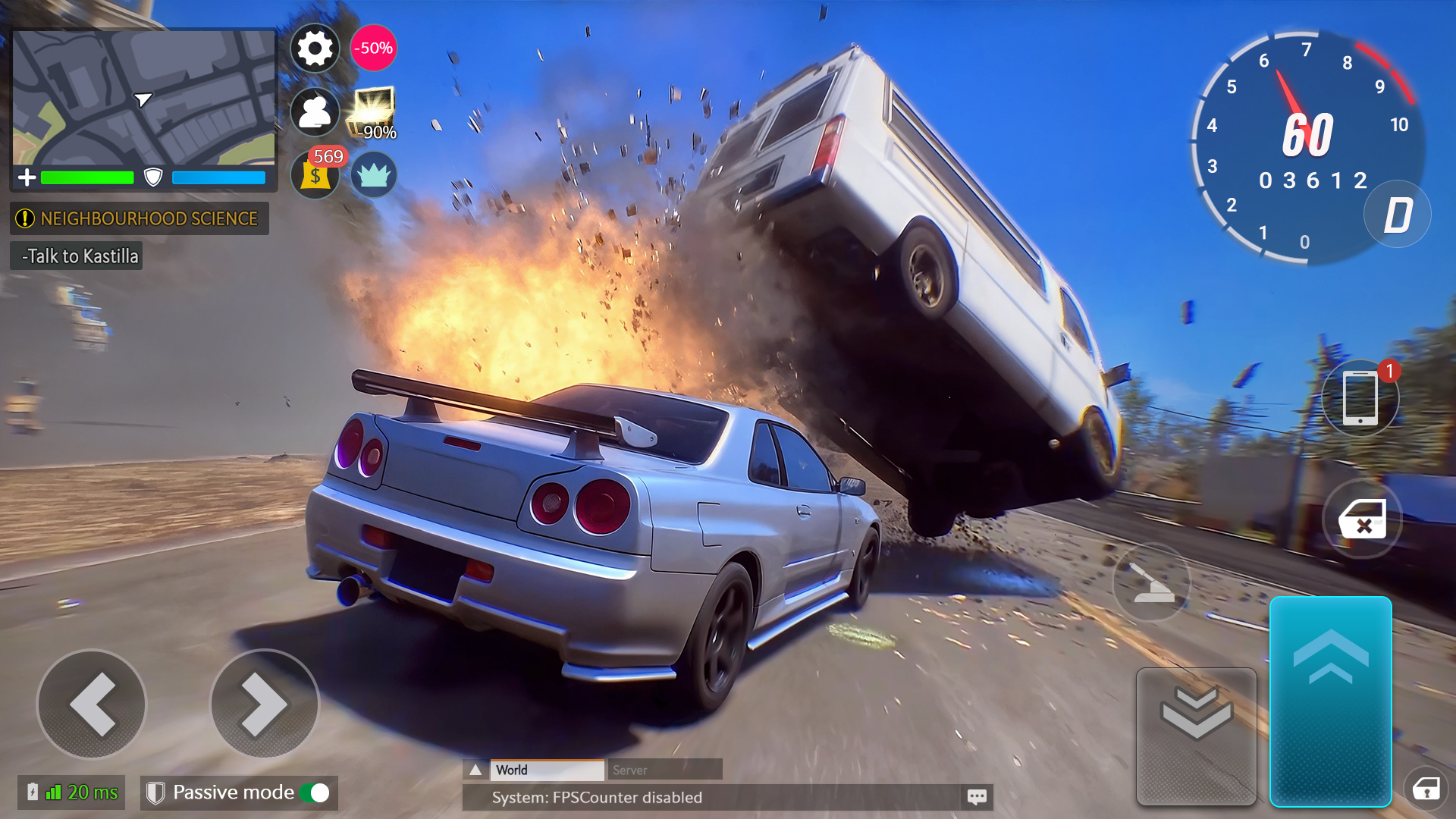This screenshot has height=819, width=1456.
Task: Open the money bag shop icon
Action: tap(315, 175)
